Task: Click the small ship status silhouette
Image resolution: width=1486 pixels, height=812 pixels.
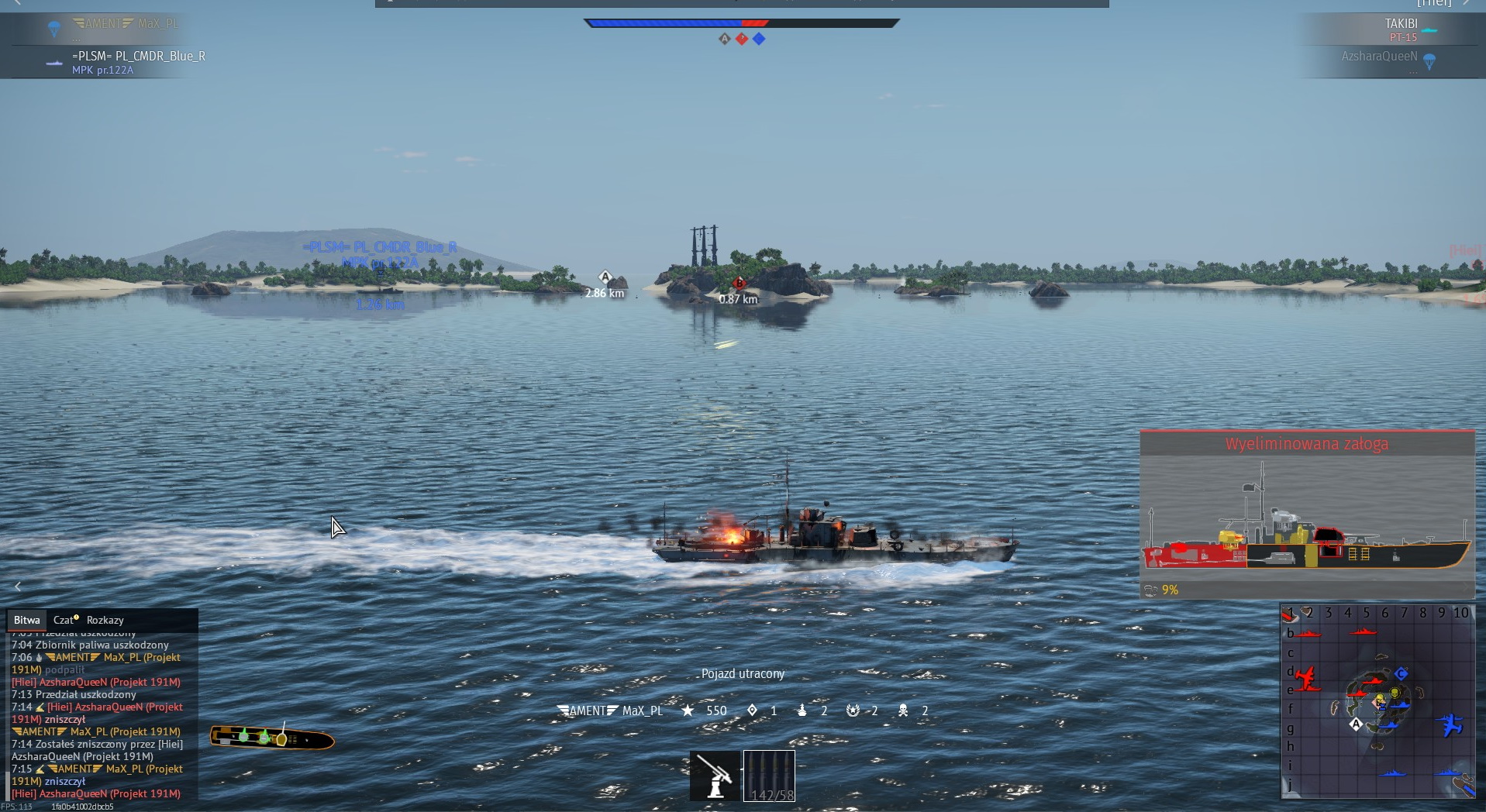Action: pyautogui.click(x=272, y=738)
